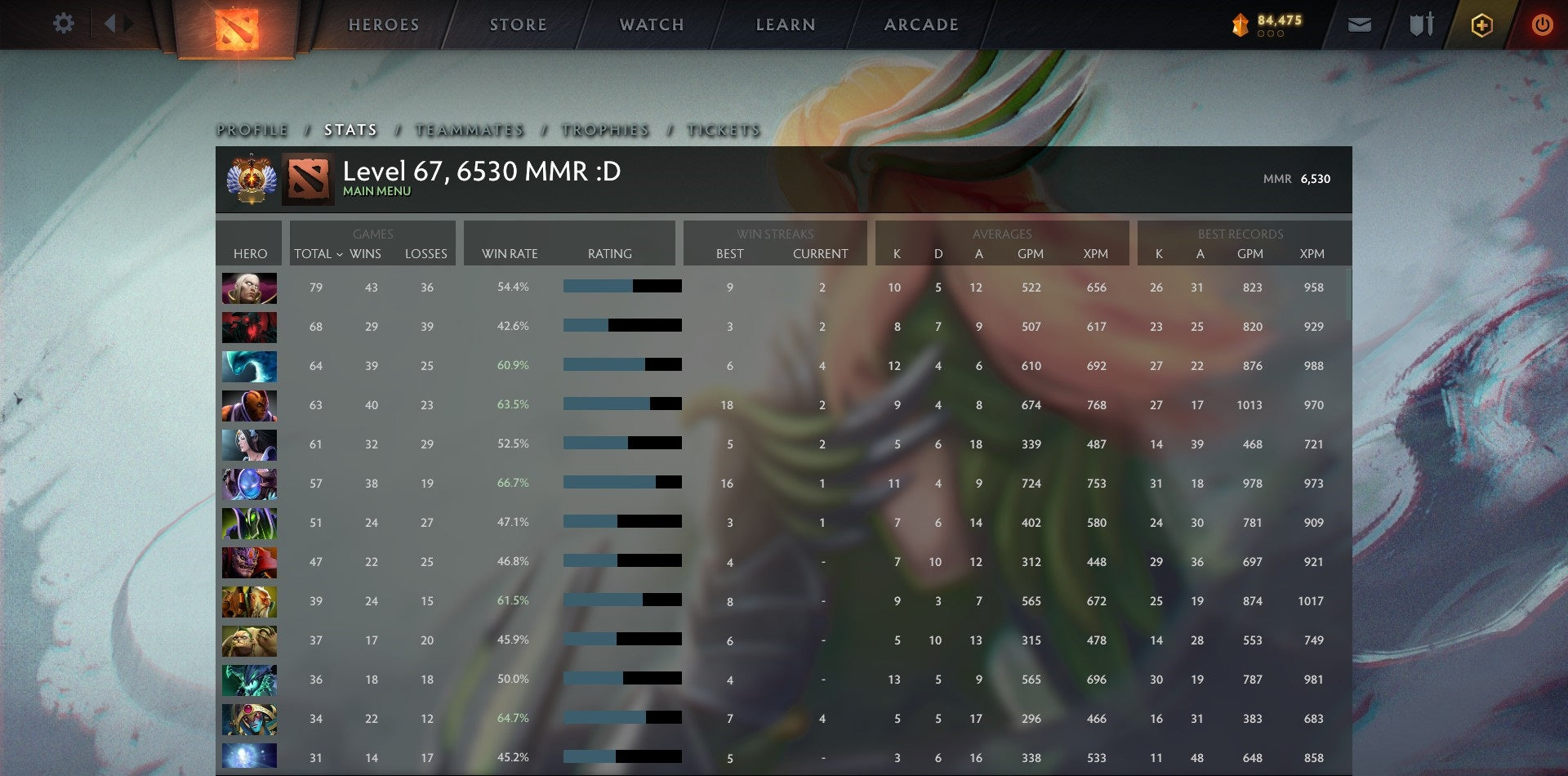Screen dimensions: 1568x776
Task: Open the WATCH menu item
Action: (652, 25)
